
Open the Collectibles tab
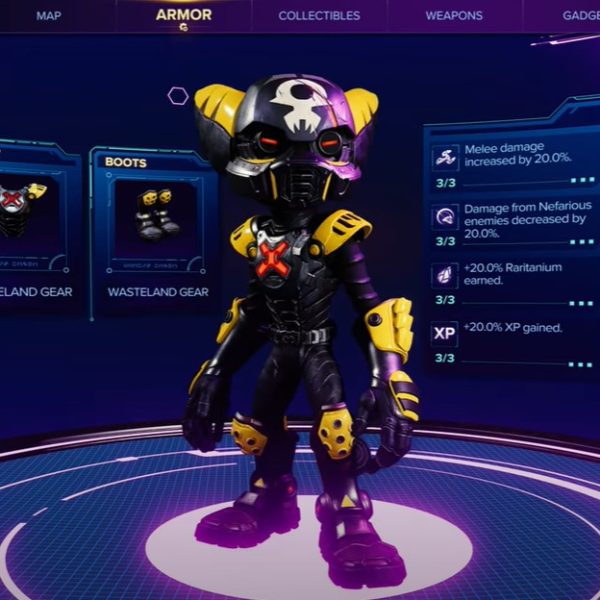(319, 16)
